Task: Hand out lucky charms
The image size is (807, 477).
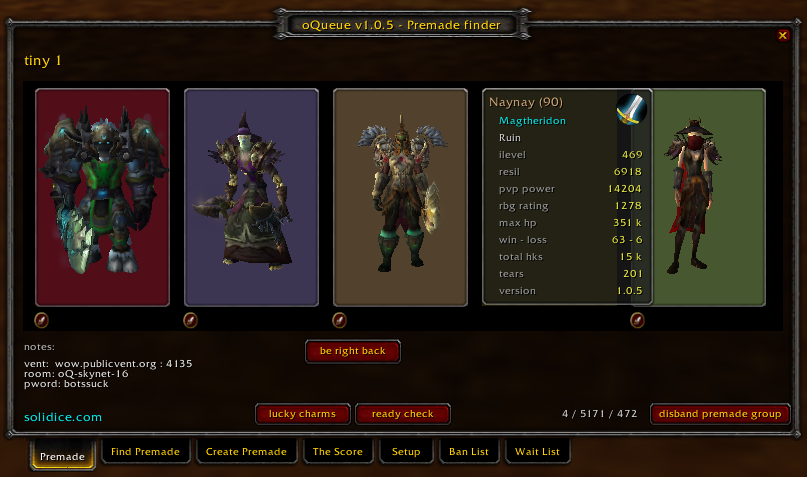Action: pos(302,413)
